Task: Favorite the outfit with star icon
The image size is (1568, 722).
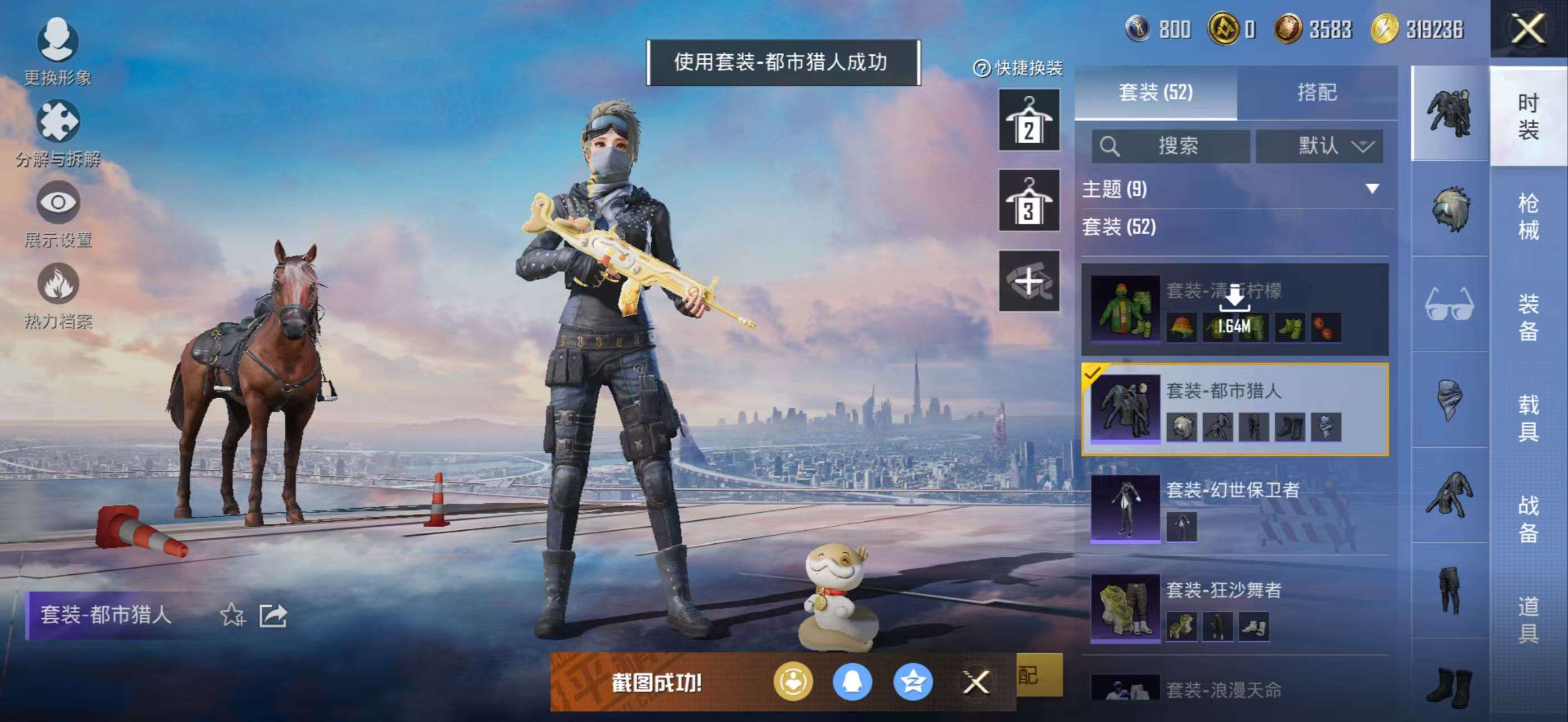Action: pyautogui.click(x=232, y=615)
